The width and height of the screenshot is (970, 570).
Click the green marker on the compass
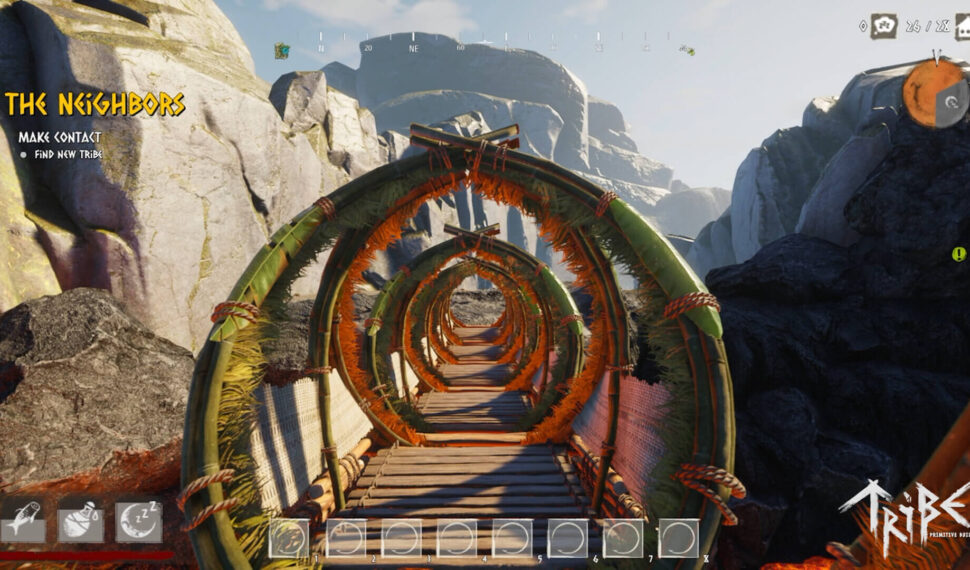click(x=687, y=49)
